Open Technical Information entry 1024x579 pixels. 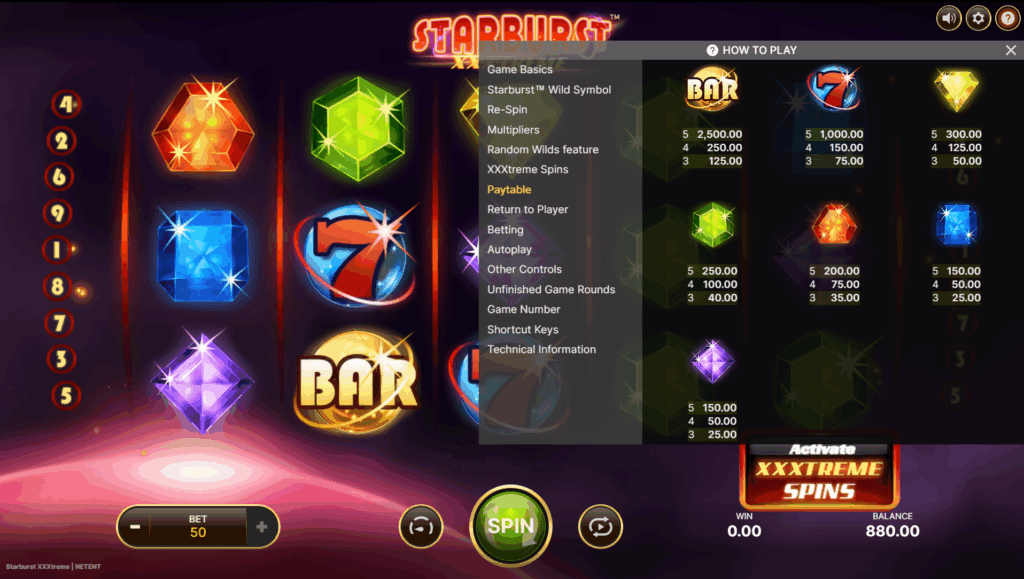coord(541,350)
